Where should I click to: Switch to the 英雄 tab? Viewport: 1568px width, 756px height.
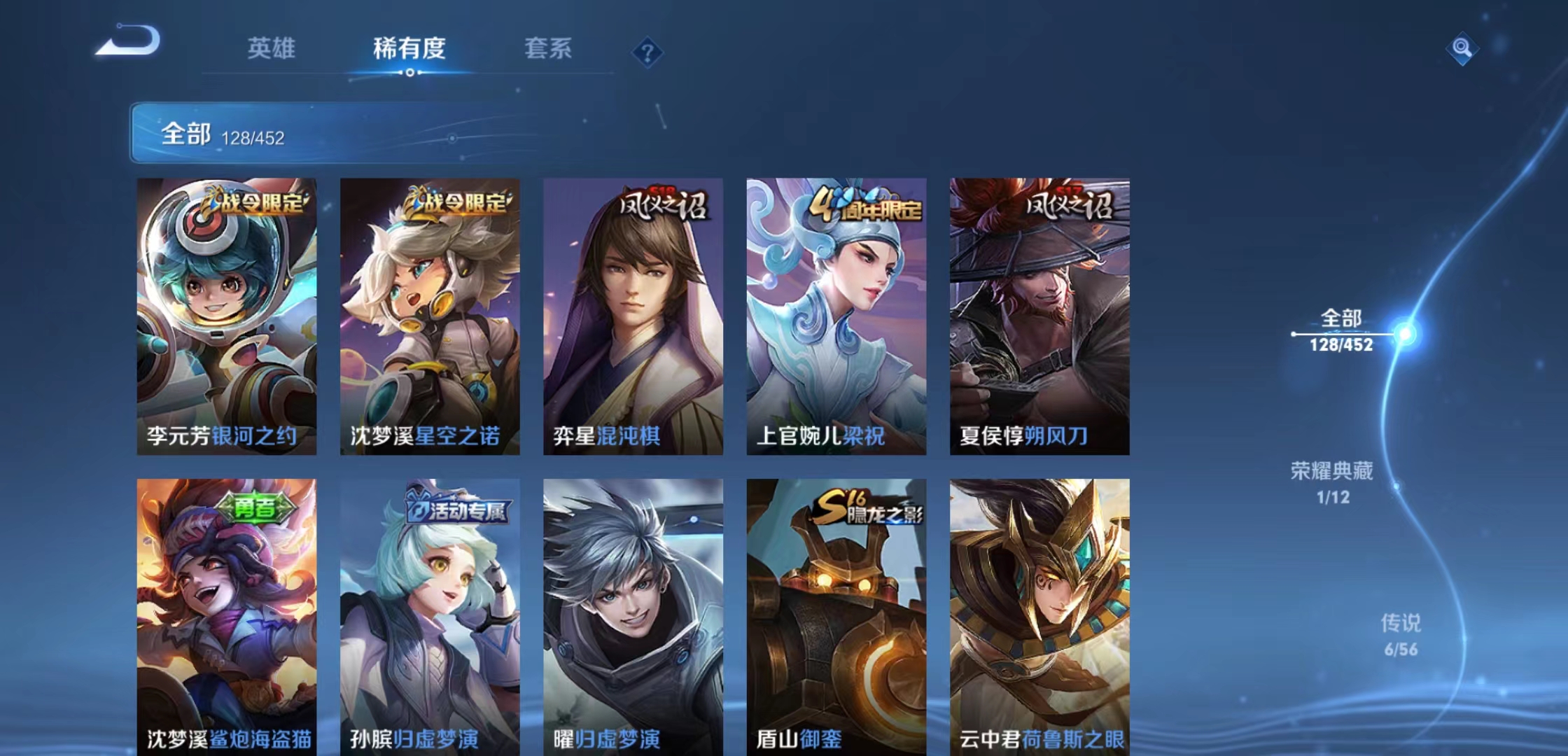(x=272, y=49)
